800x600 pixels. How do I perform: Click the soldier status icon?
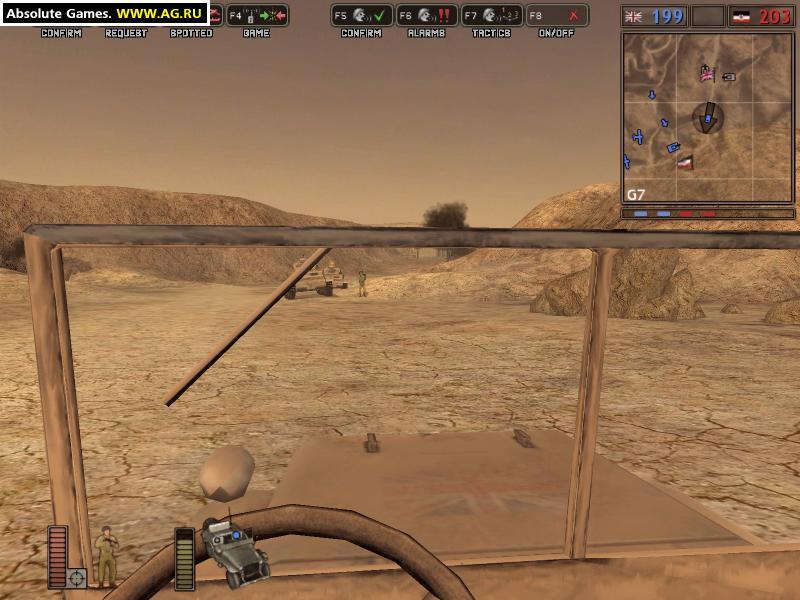coord(105,555)
